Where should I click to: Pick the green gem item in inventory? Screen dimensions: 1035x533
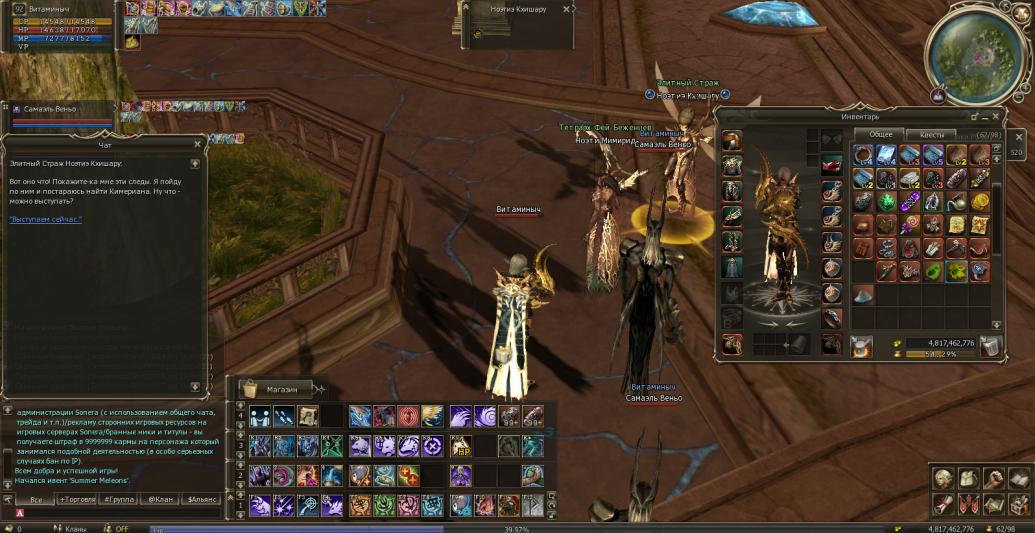[x=887, y=200]
